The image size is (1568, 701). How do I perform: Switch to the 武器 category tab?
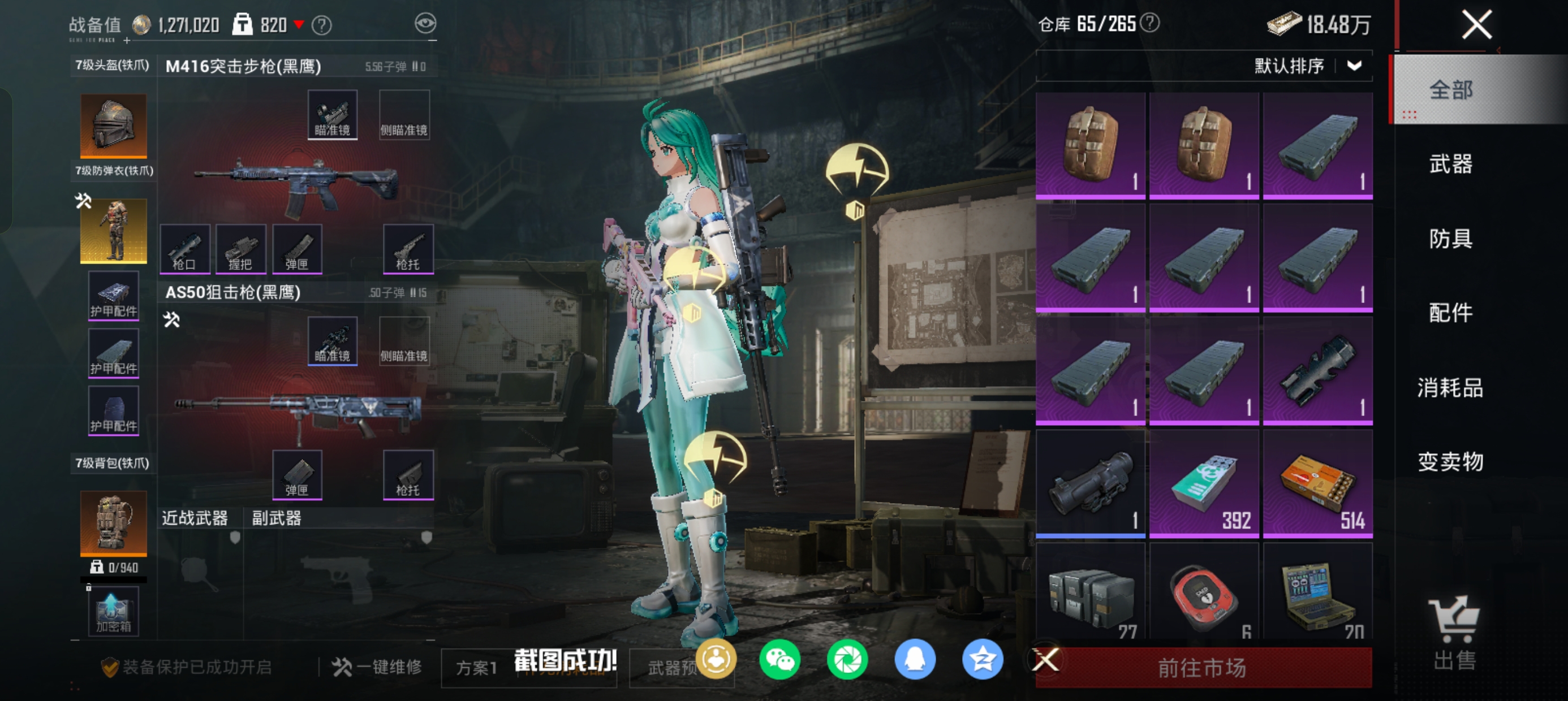pos(1450,165)
